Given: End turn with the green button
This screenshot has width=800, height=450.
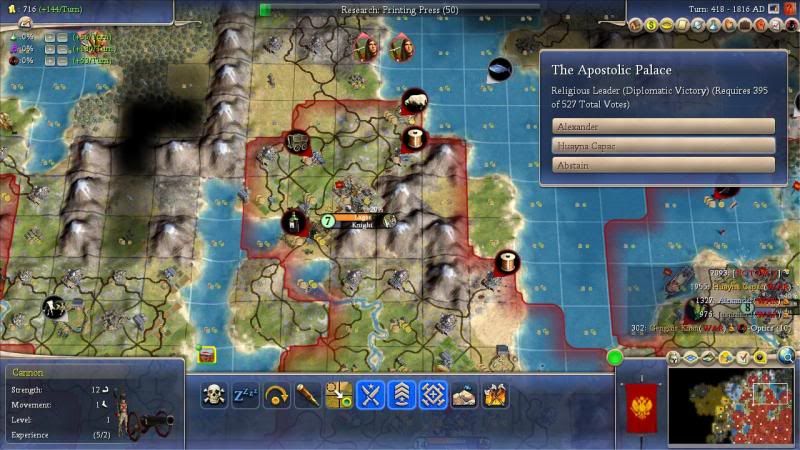Looking at the screenshot, I should coord(615,357).
